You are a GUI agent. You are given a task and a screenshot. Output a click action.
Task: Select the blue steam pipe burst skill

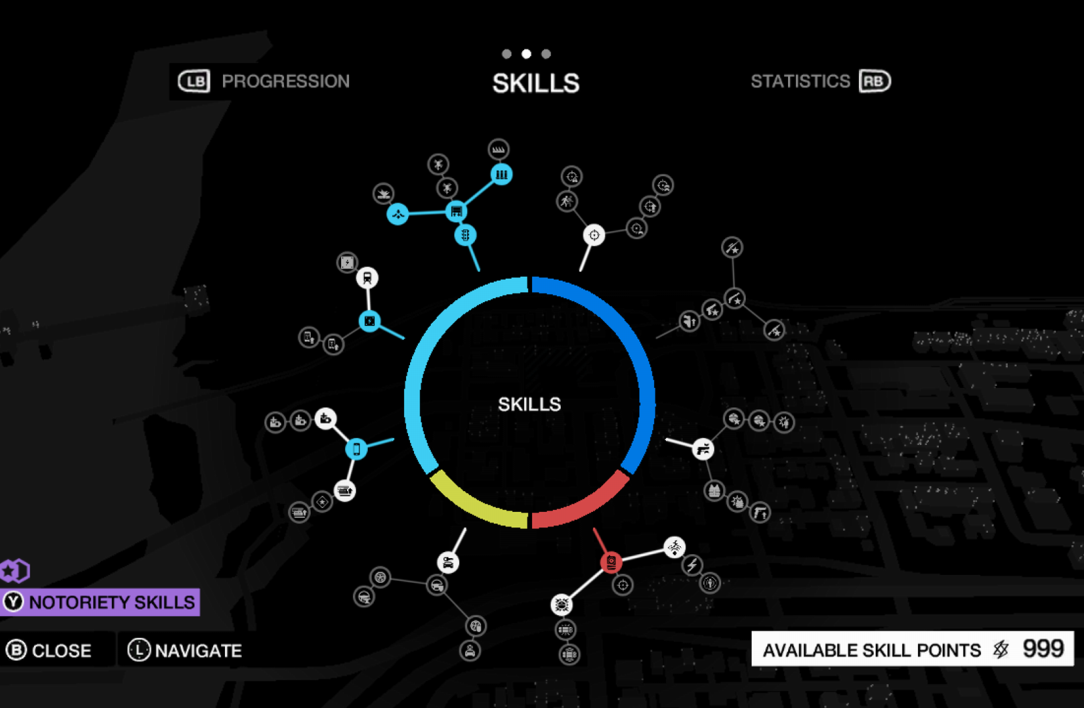coord(397,214)
